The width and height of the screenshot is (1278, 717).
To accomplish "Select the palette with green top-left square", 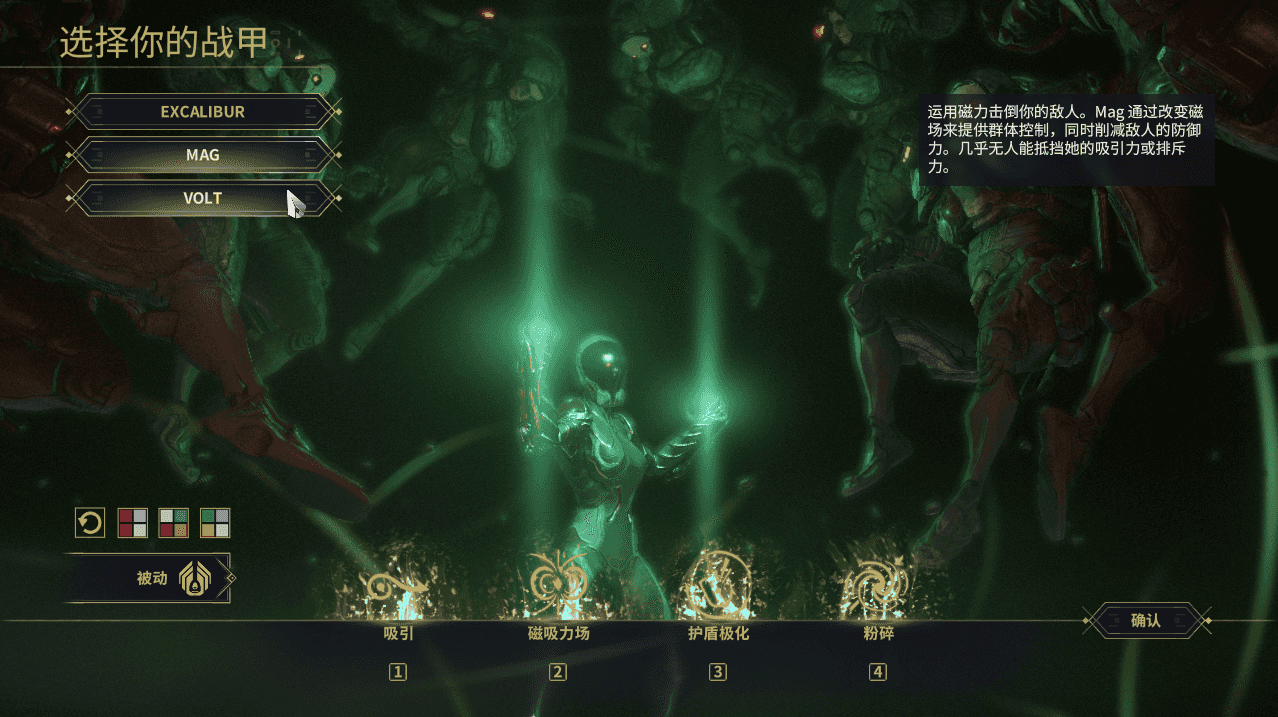I will point(215,522).
